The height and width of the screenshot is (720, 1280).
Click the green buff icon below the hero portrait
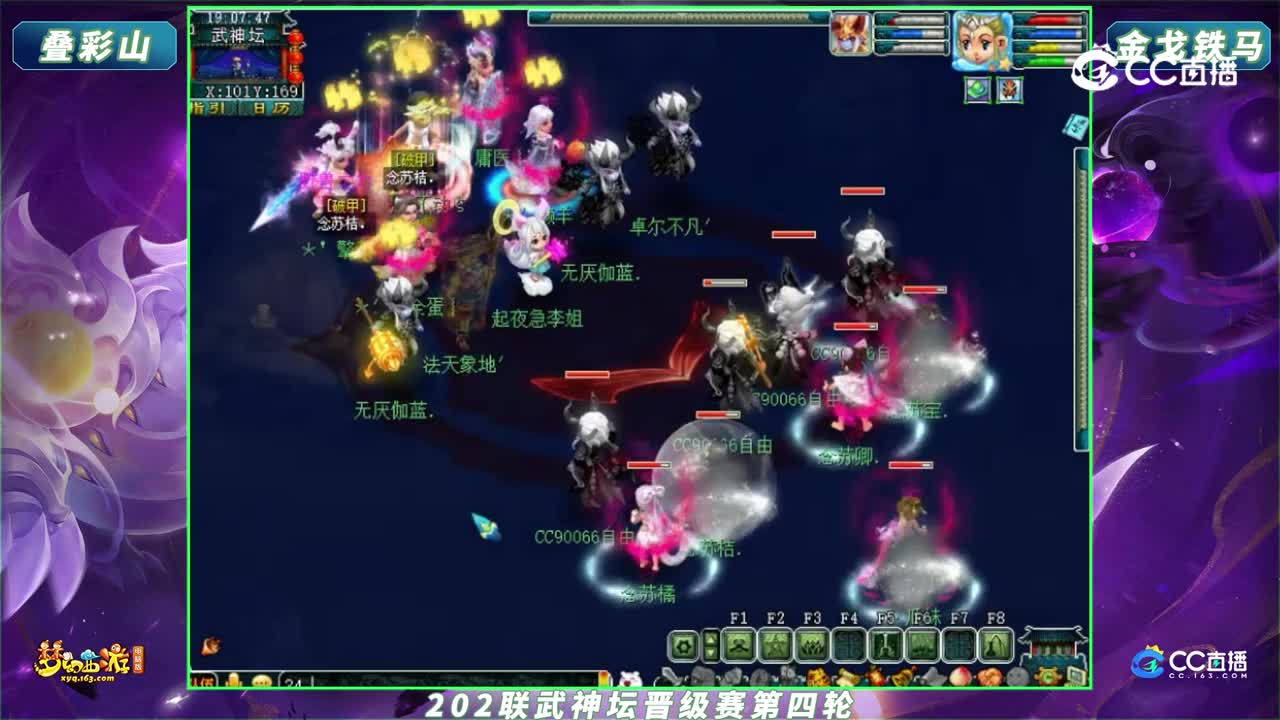(x=978, y=89)
